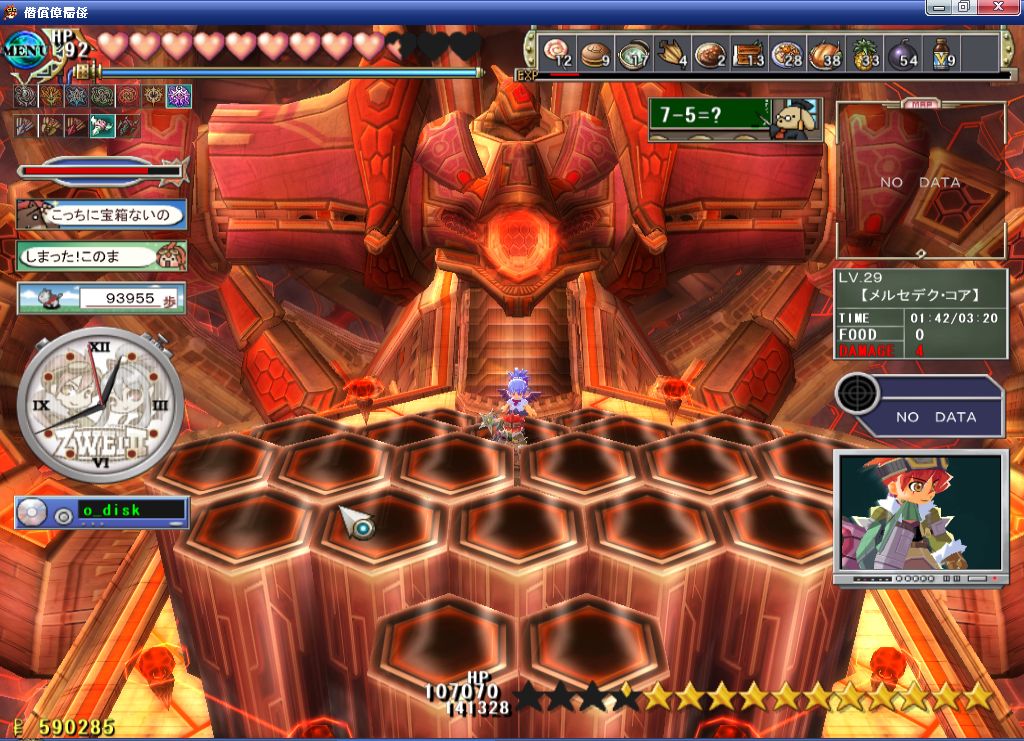Click the cat speech bubble message
Image resolution: width=1024 pixels, height=741 pixels.
(x=101, y=215)
